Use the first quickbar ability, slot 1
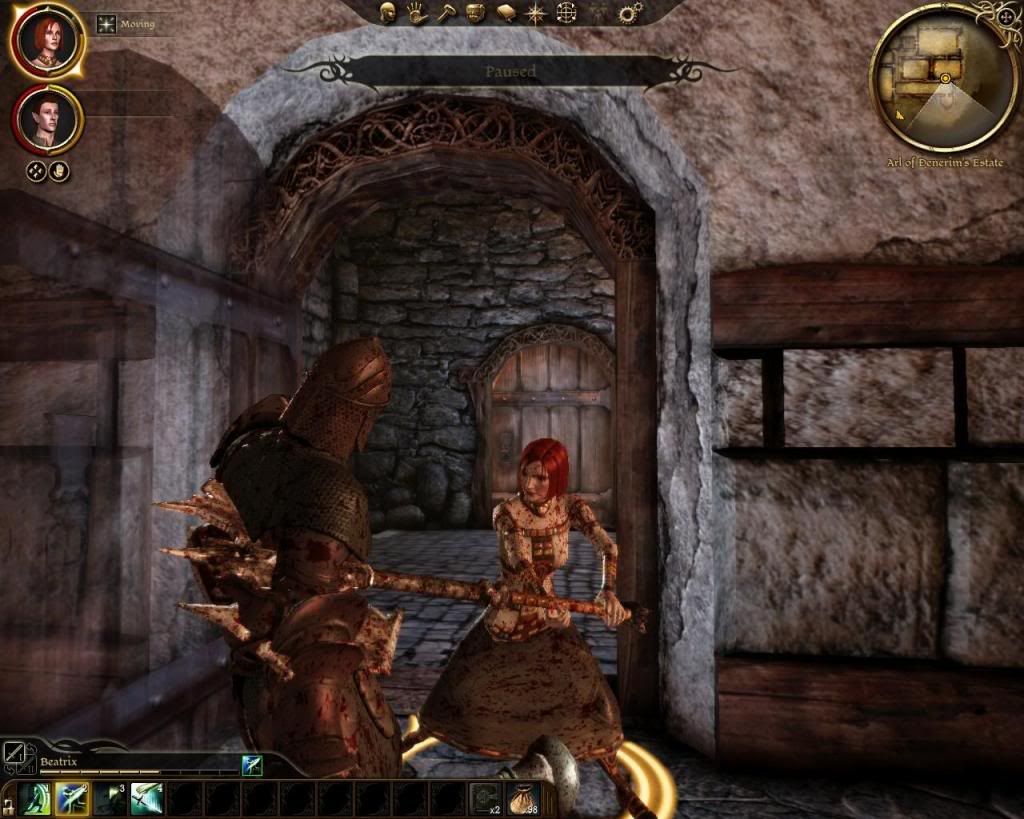The image size is (1024, 819). tap(34, 800)
